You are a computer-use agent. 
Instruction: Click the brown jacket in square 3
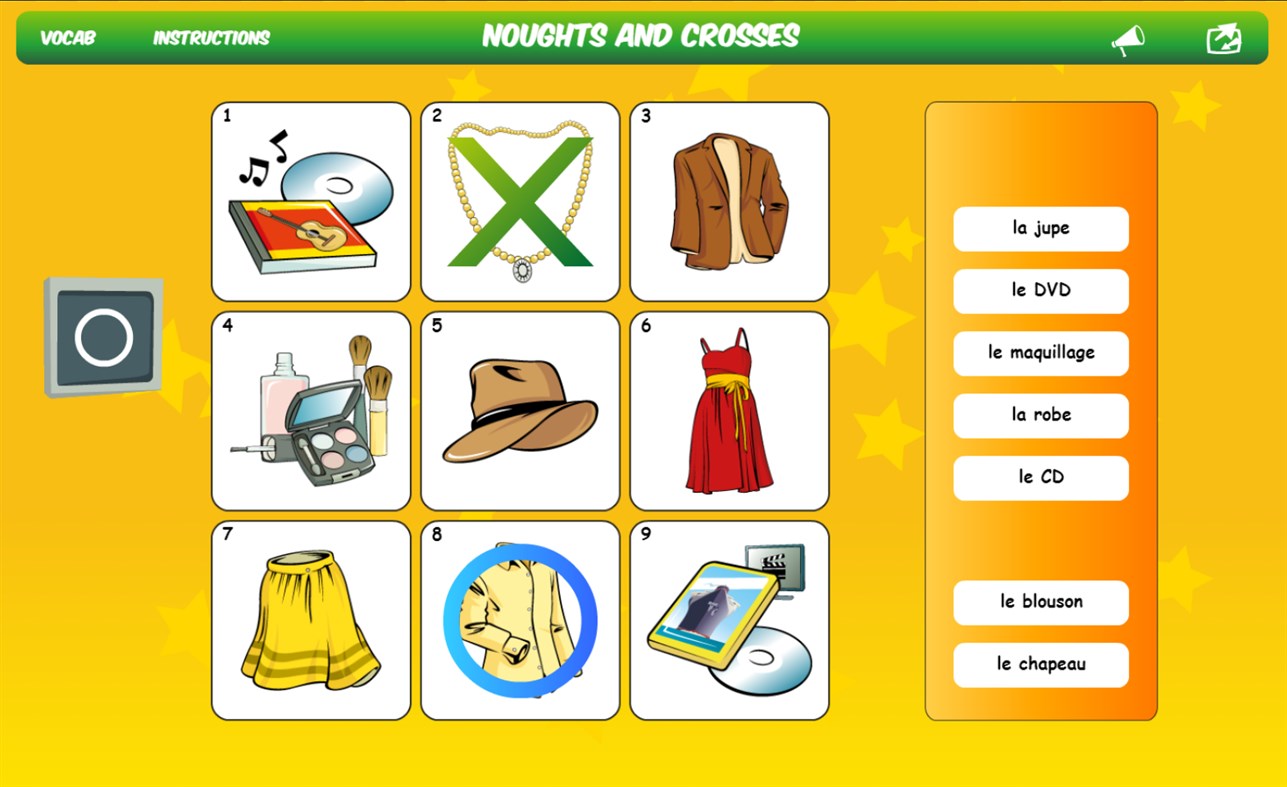729,200
